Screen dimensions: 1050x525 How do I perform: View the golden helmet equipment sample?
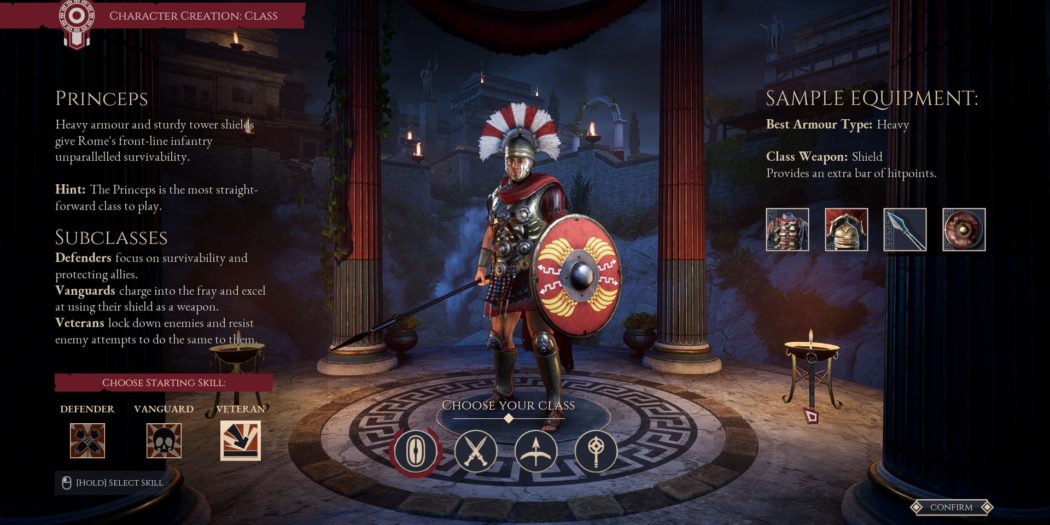[846, 229]
